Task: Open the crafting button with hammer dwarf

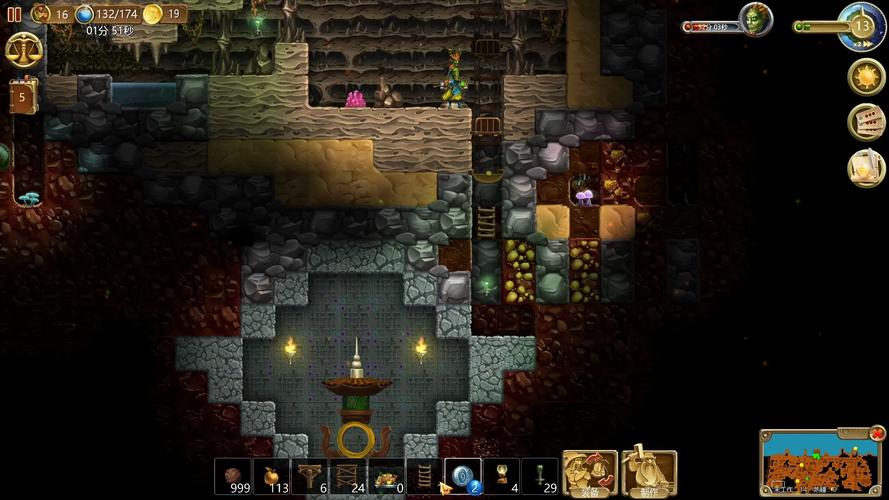Action: coord(648,473)
